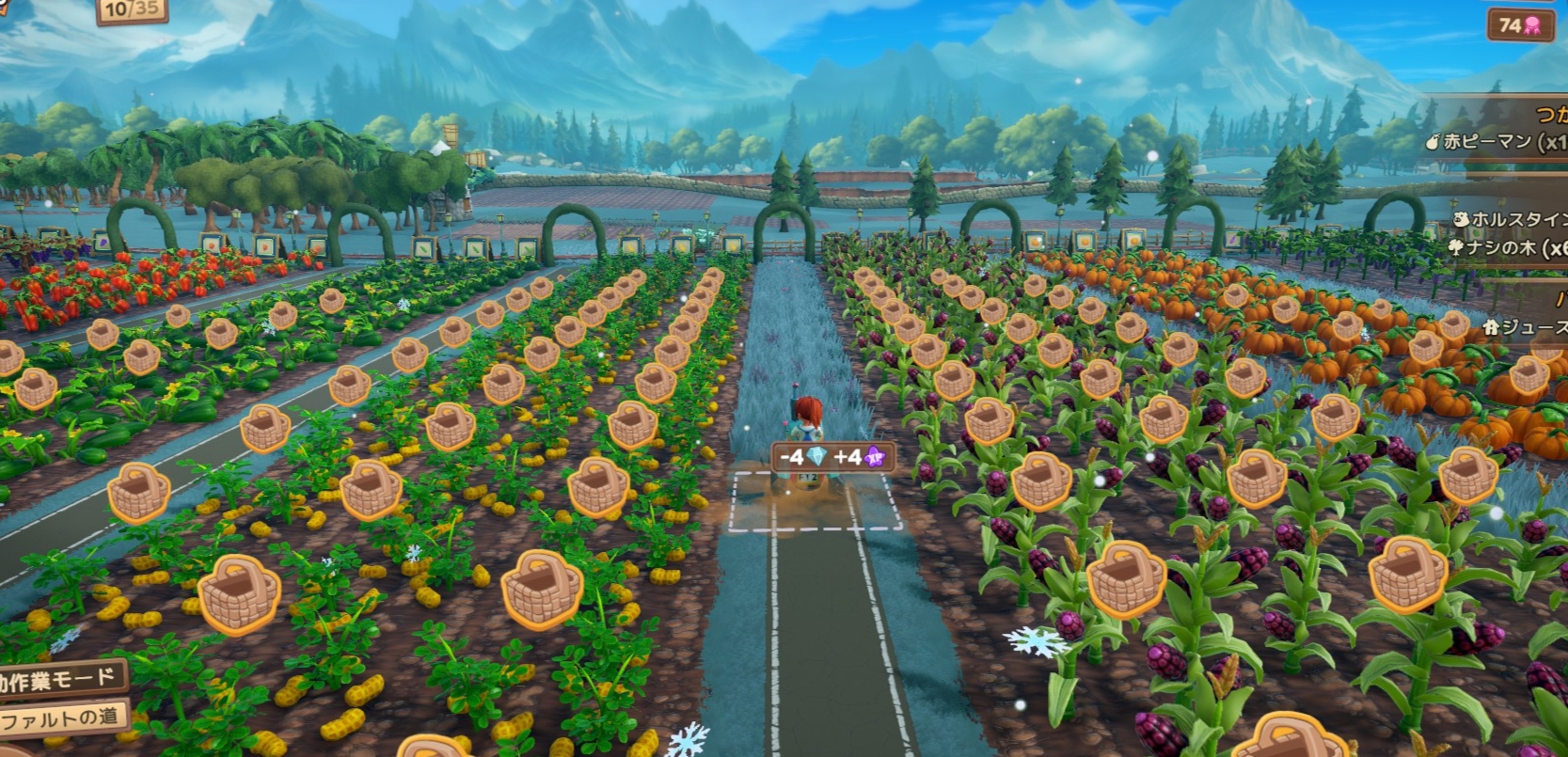Select the アスファルトの道 item label
The height and width of the screenshot is (757, 1568).
click(60, 719)
